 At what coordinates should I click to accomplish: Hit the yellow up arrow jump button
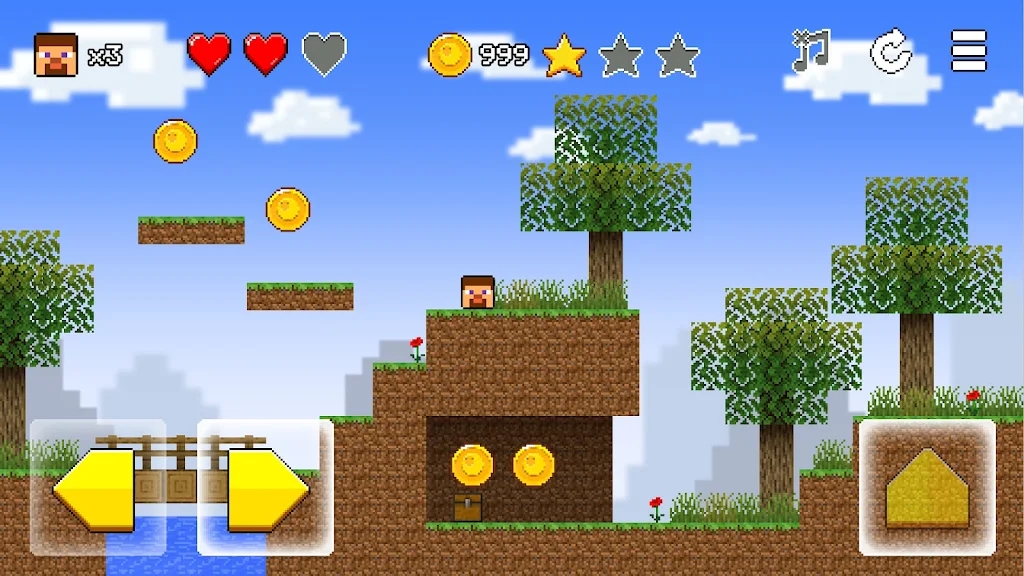click(x=927, y=487)
